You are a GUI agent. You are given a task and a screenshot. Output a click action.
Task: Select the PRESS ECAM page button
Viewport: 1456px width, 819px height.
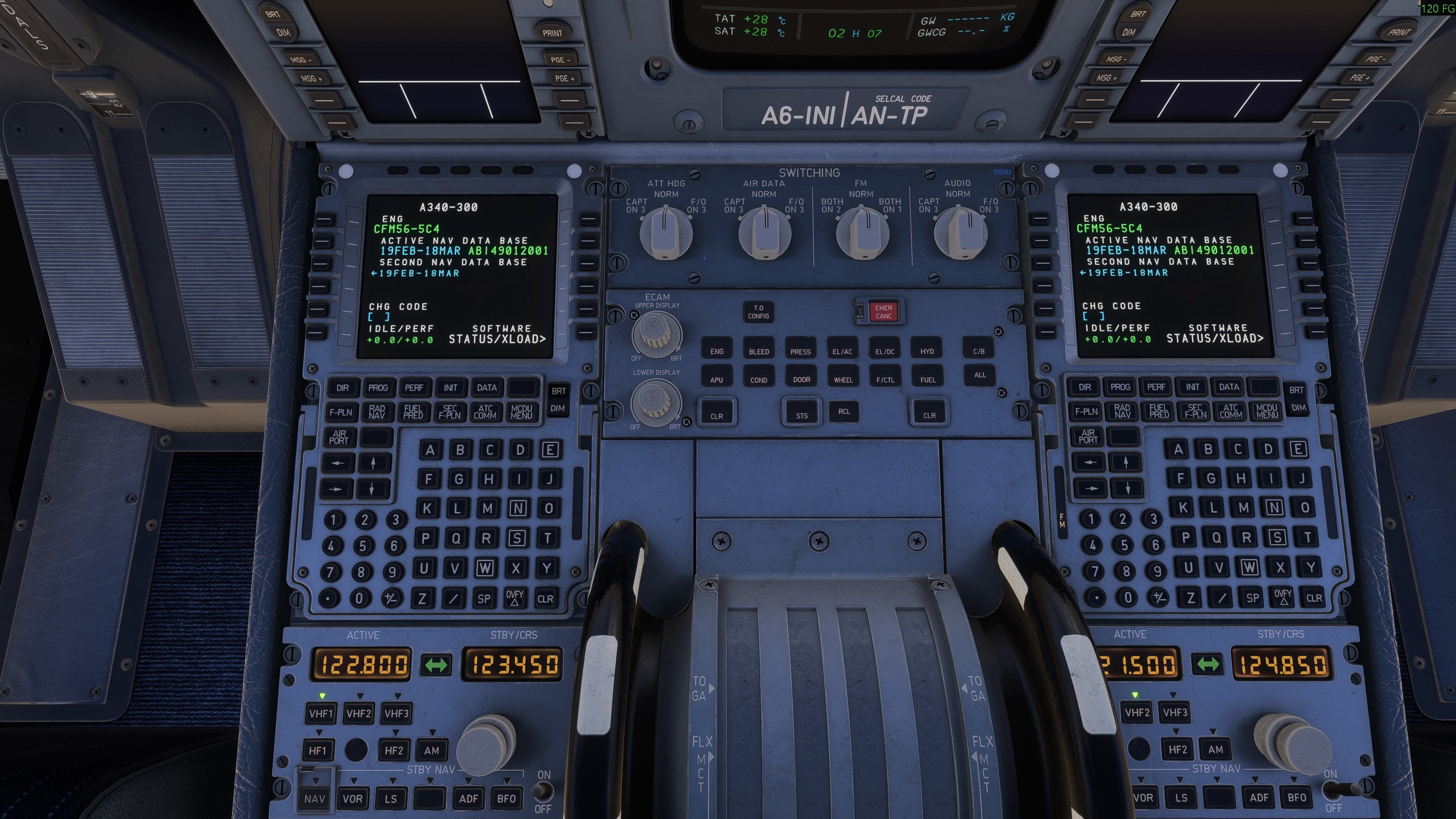(800, 351)
